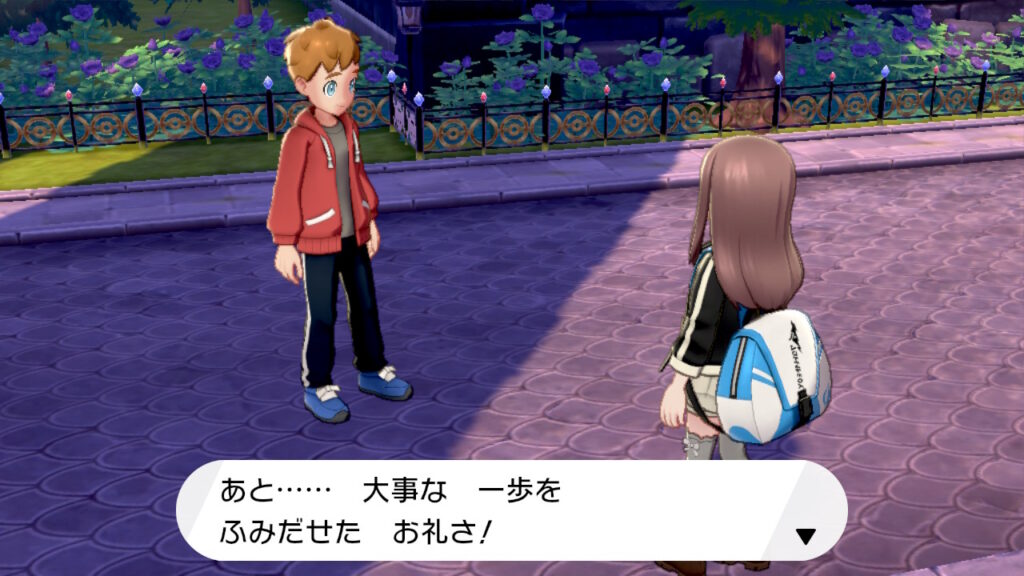1024x576 pixels.
Task: Advance dialogue with the black arrow indicator
Action: [805, 536]
